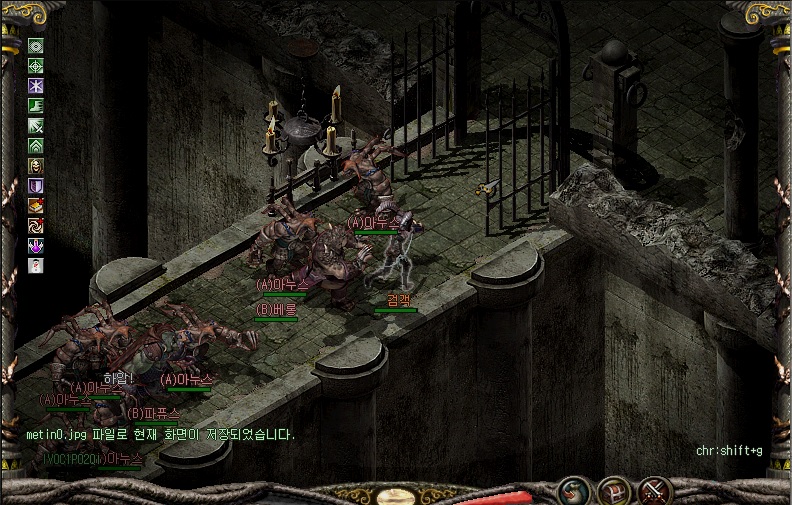
Task: Open the treasure chest inventory button
Action: click(614, 491)
